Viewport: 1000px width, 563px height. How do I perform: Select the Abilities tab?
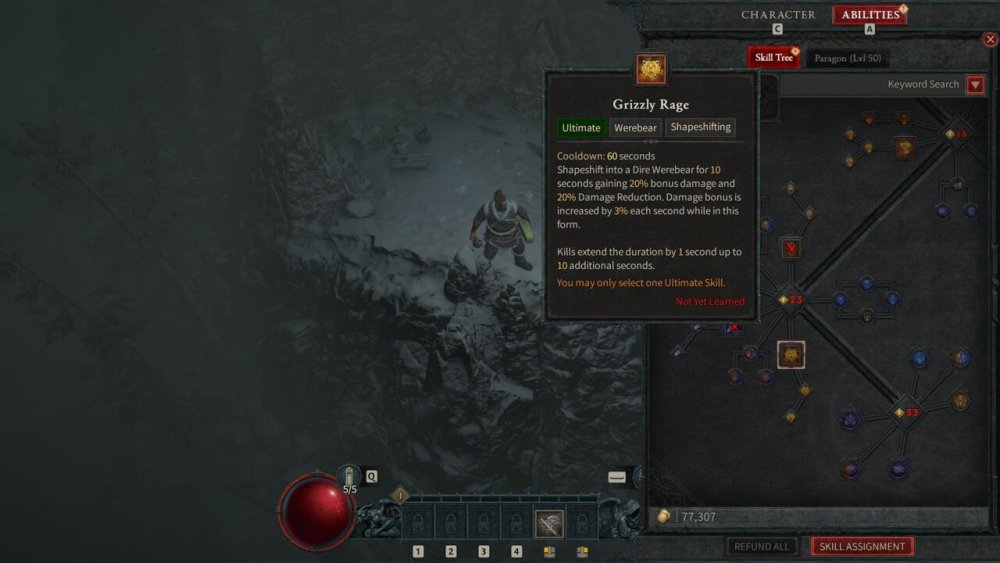pyautogui.click(x=870, y=15)
